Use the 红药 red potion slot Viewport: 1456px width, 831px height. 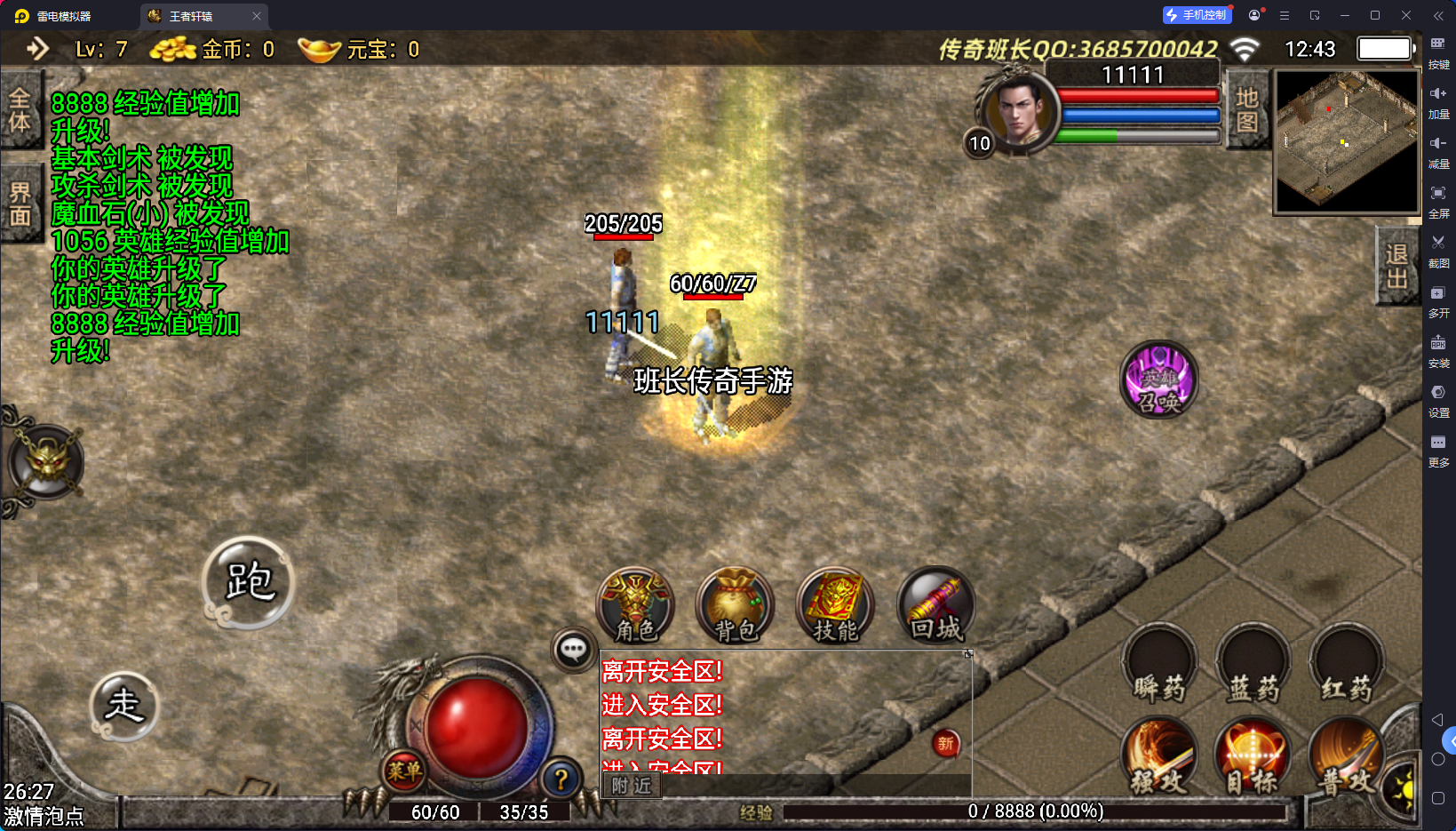tap(1346, 666)
